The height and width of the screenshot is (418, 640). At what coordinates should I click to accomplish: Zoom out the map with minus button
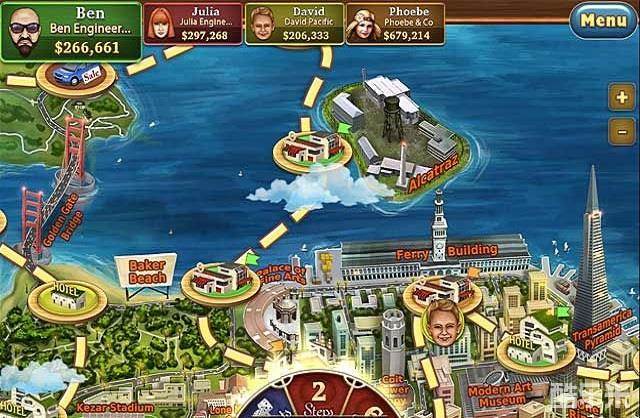(x=620, y=130)
